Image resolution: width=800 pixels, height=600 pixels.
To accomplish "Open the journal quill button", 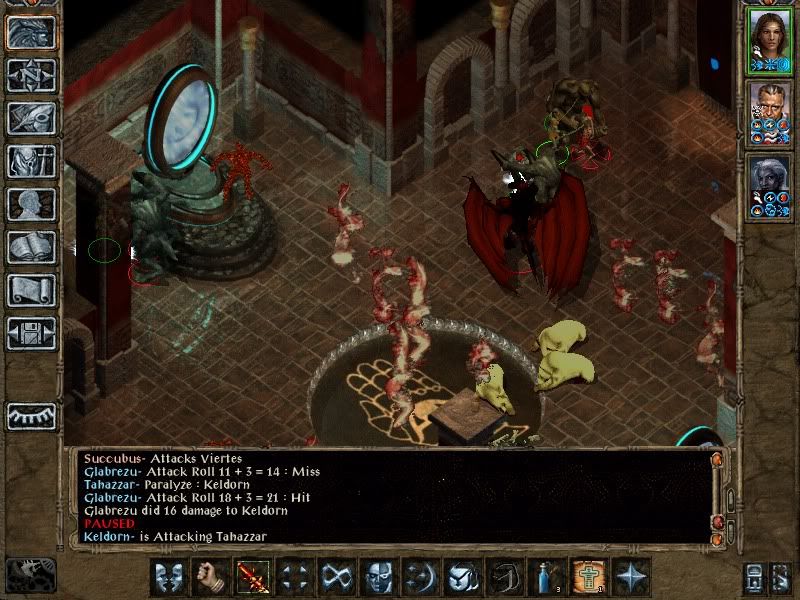I will pos(31,118).
